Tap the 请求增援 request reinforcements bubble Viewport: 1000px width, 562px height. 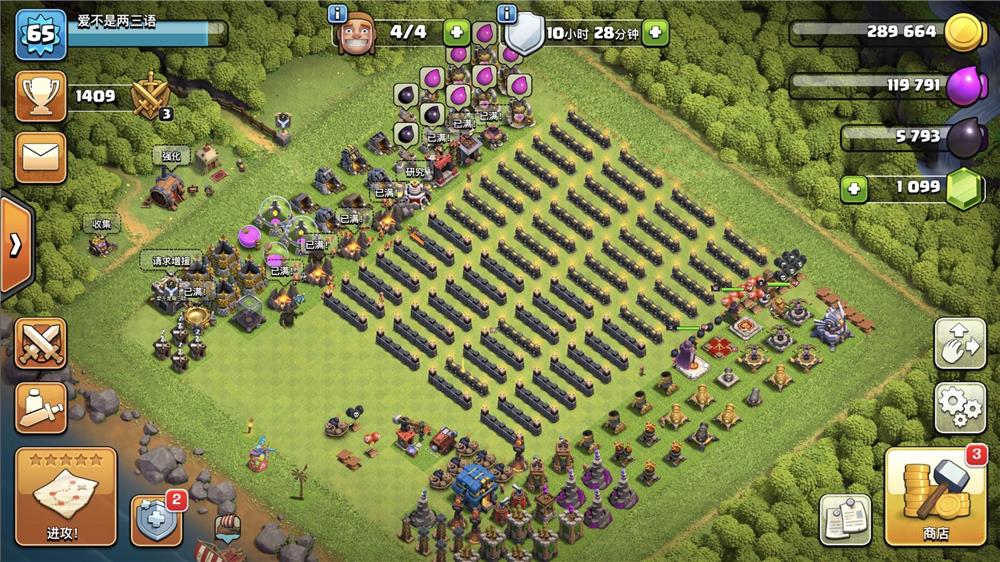click(x=164, y=262)
